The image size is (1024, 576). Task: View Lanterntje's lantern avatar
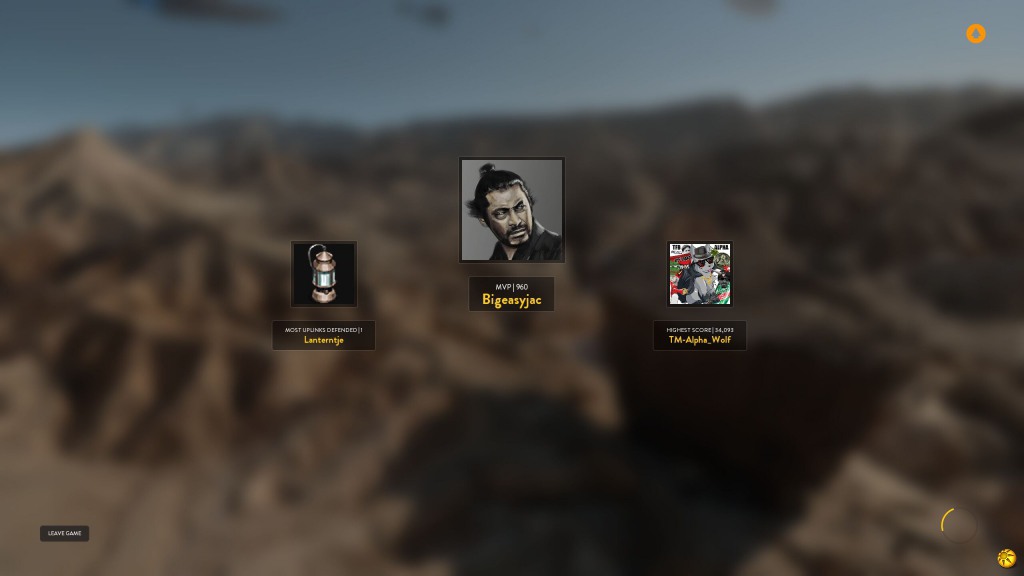pyautogui.click(x=324, y=273)
